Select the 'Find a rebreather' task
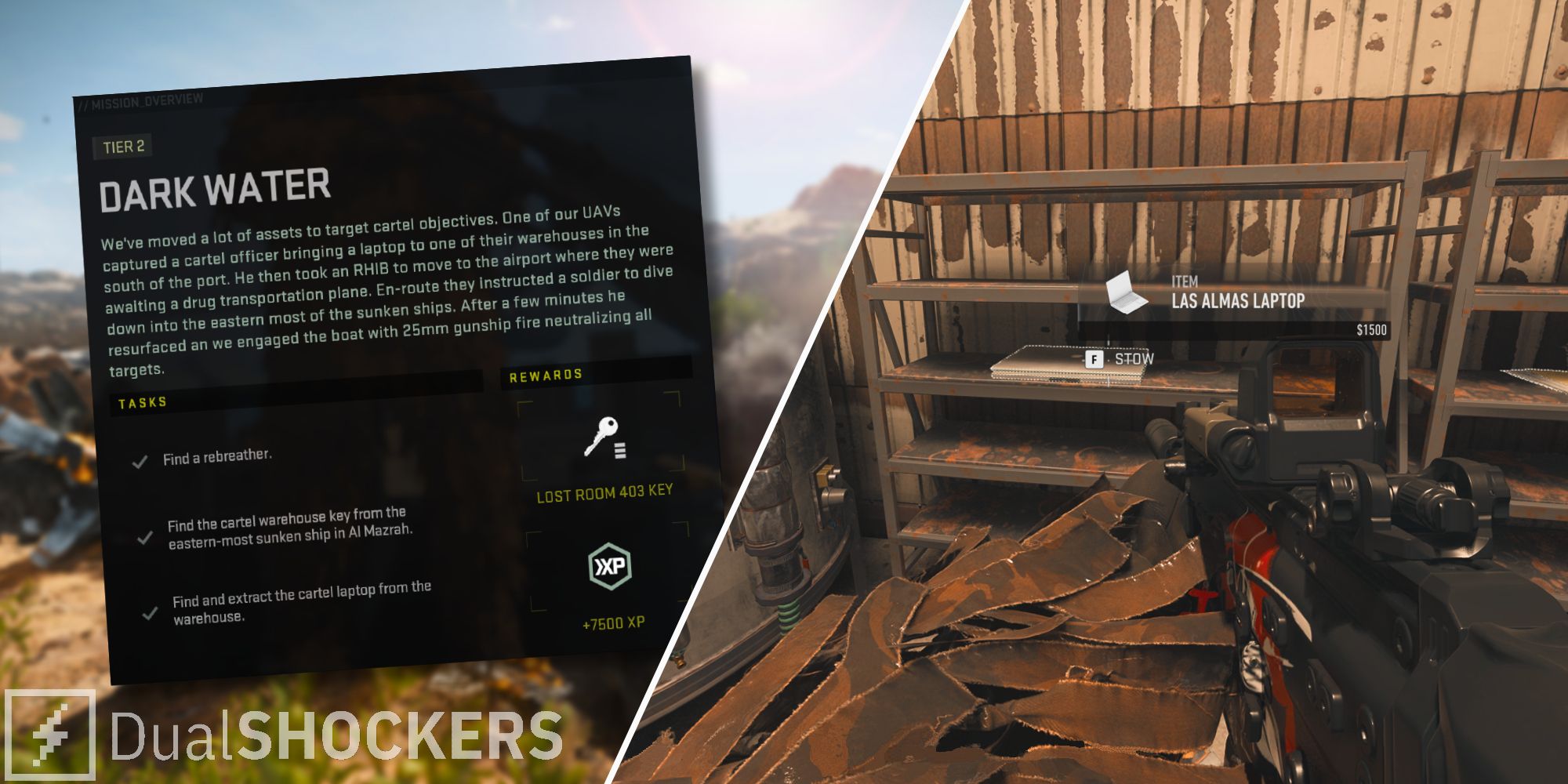 click(217, 457)
